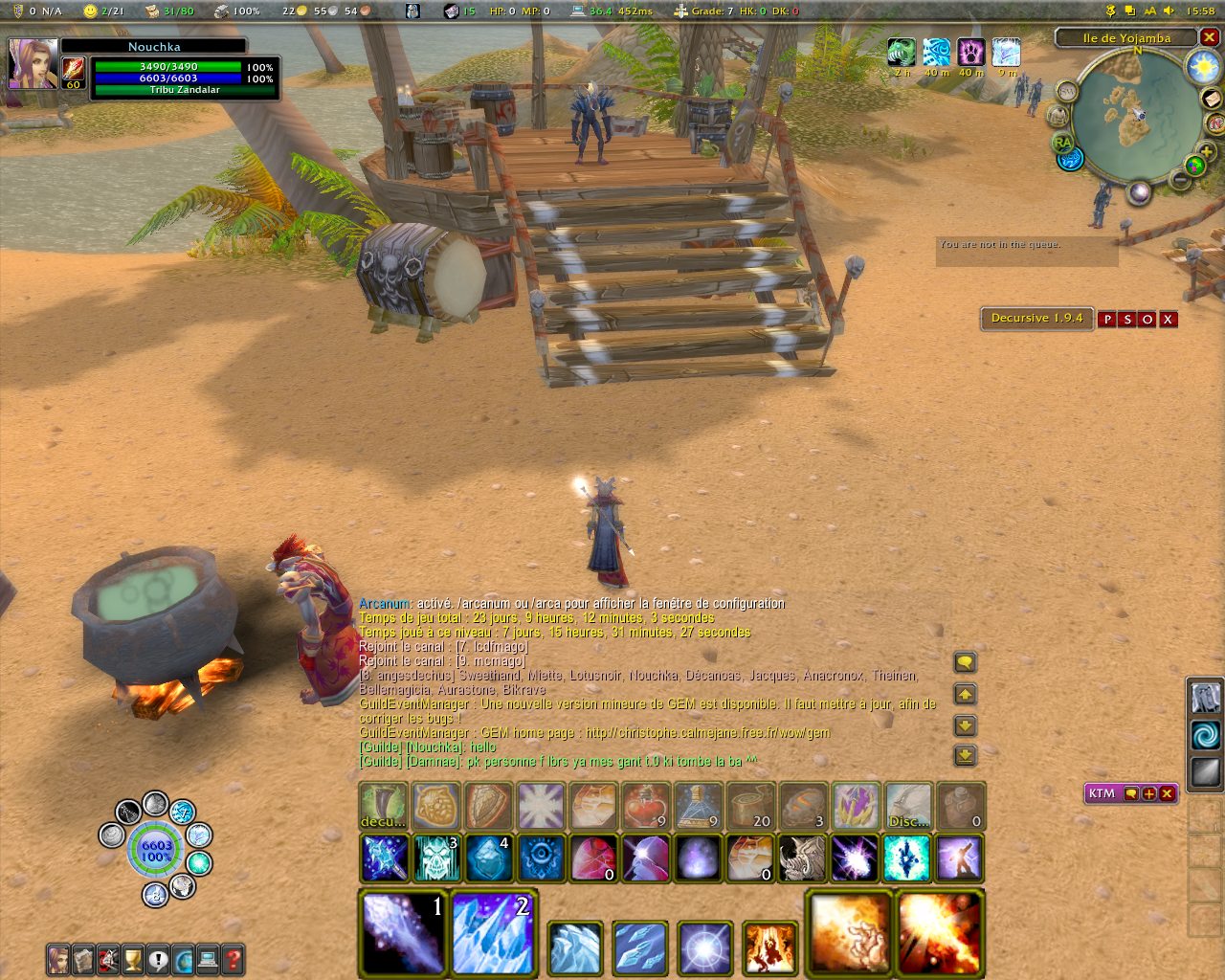This screenshot has height=980, width=1225.
Task: Close the Decursive bar with X
Action: click(1168, 320)
